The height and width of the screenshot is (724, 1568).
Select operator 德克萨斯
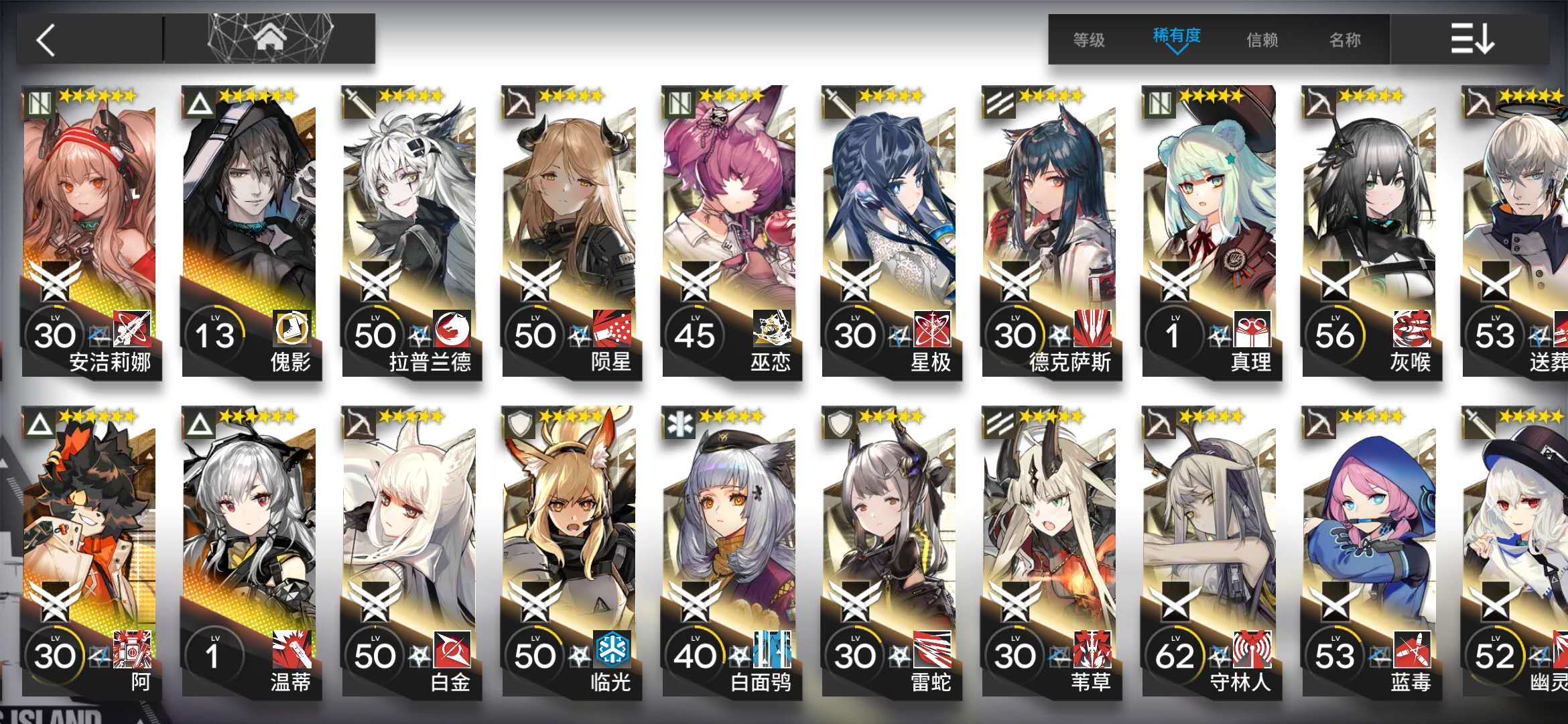point(1050,231)
